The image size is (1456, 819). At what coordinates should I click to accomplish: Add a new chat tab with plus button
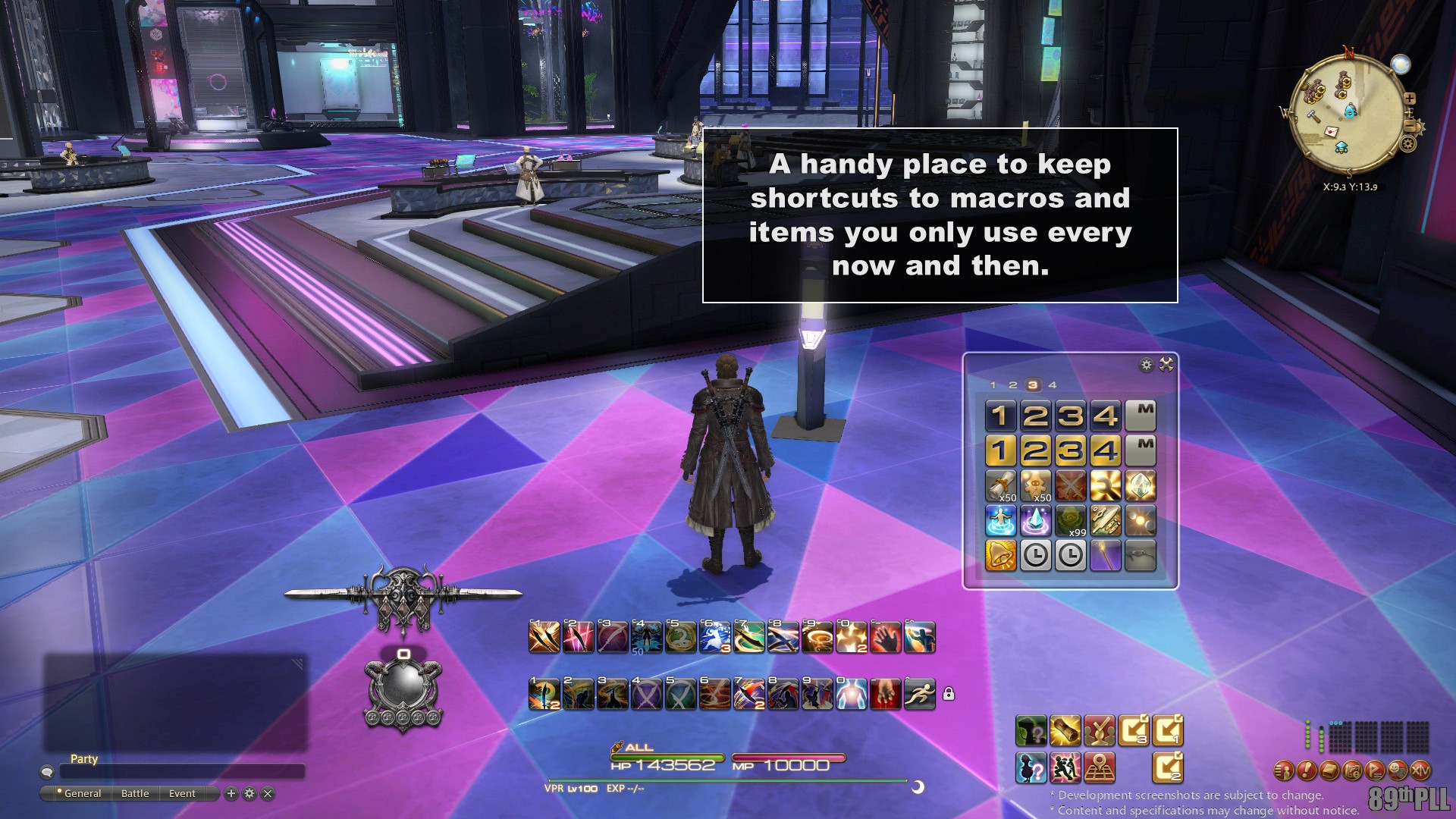coord(231,793)
